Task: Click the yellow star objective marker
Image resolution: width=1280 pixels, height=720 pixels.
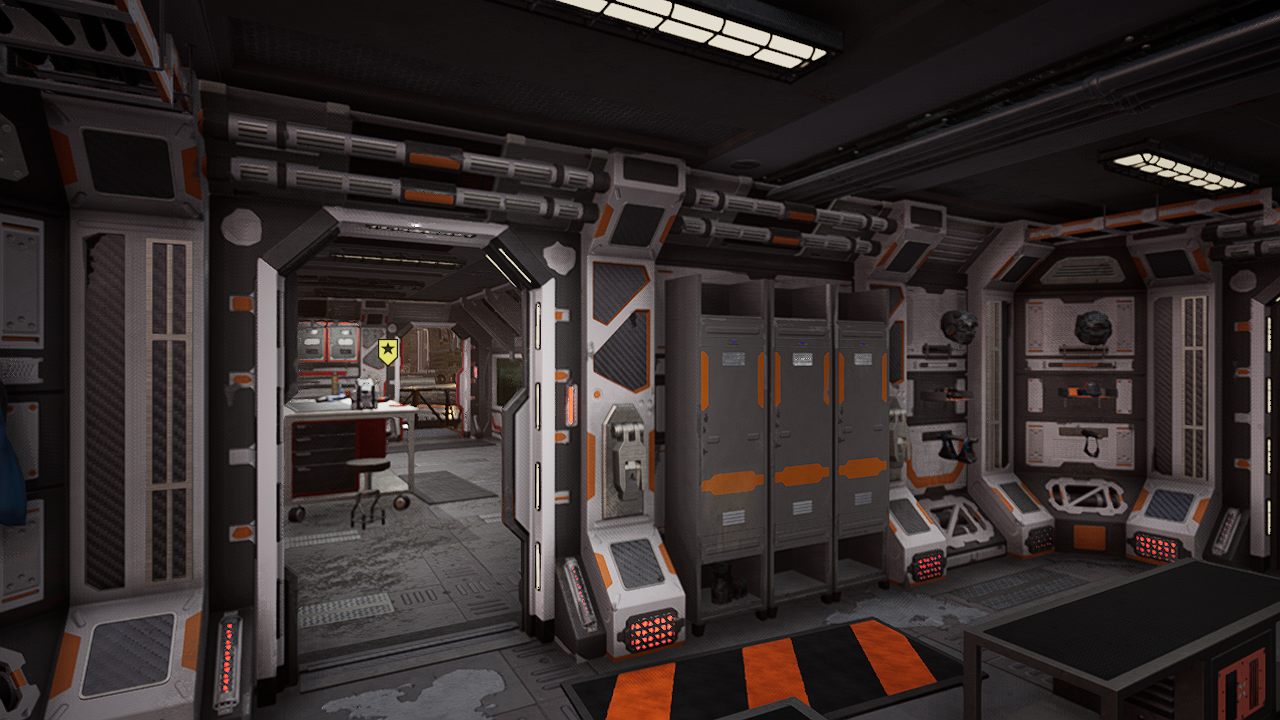Action: (x=387, y=350)
